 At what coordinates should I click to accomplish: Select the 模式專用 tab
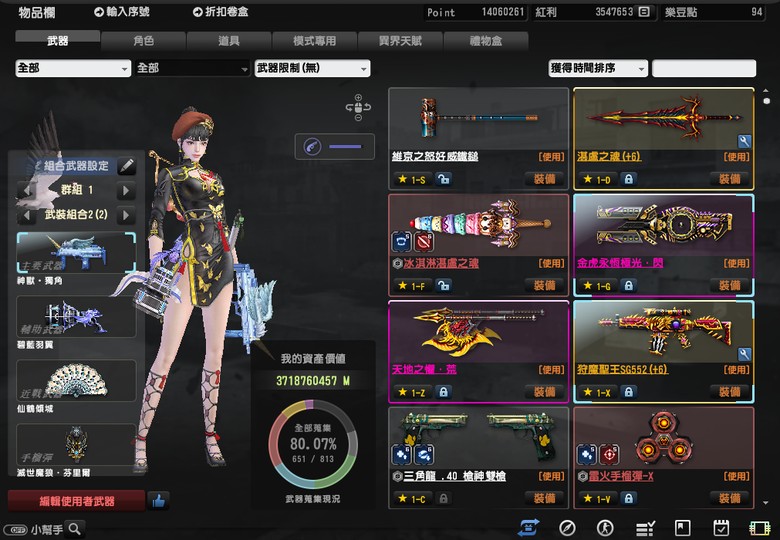click(x=314, y=41)
